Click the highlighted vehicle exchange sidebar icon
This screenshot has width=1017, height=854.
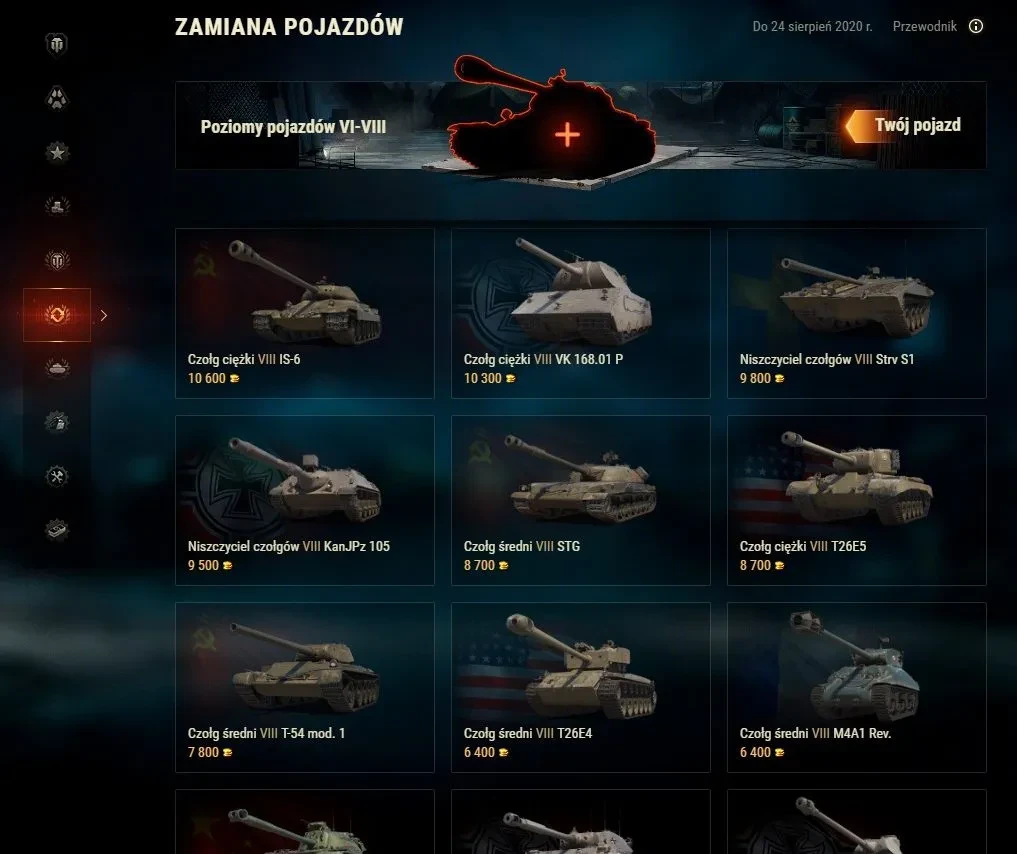[57, 315]
